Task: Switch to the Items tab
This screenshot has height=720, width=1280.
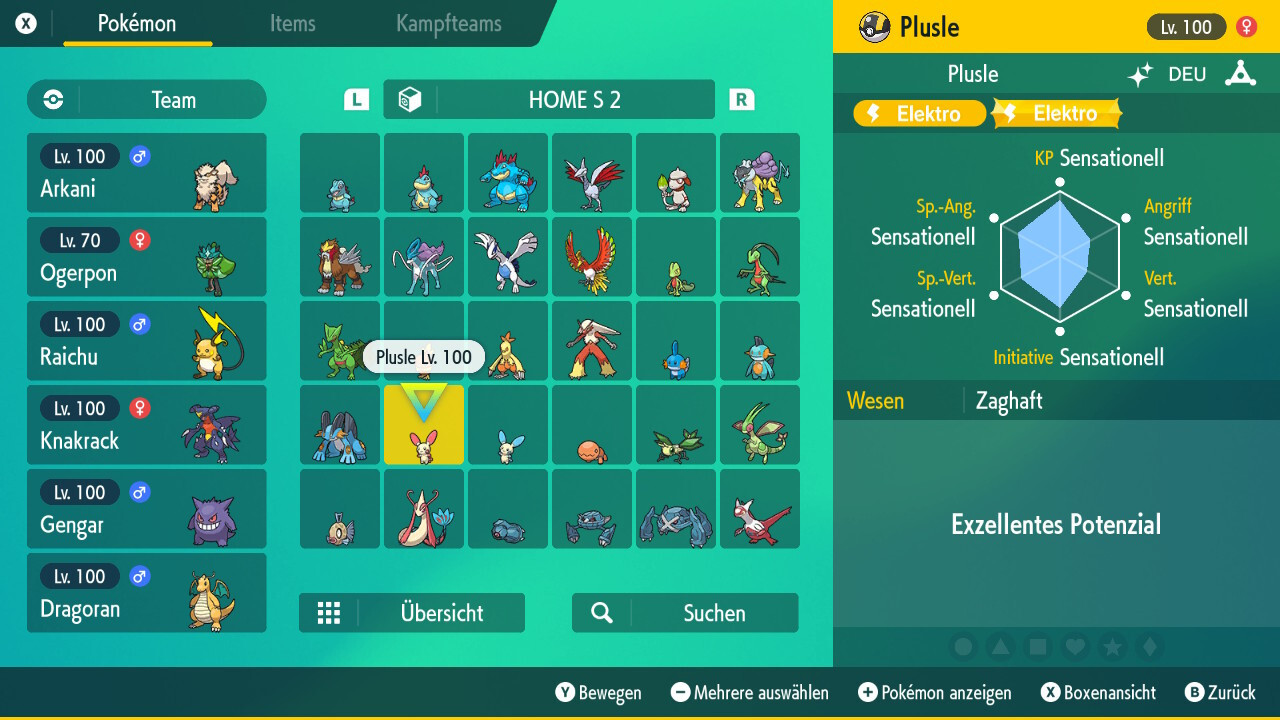Action: [292, 25]
